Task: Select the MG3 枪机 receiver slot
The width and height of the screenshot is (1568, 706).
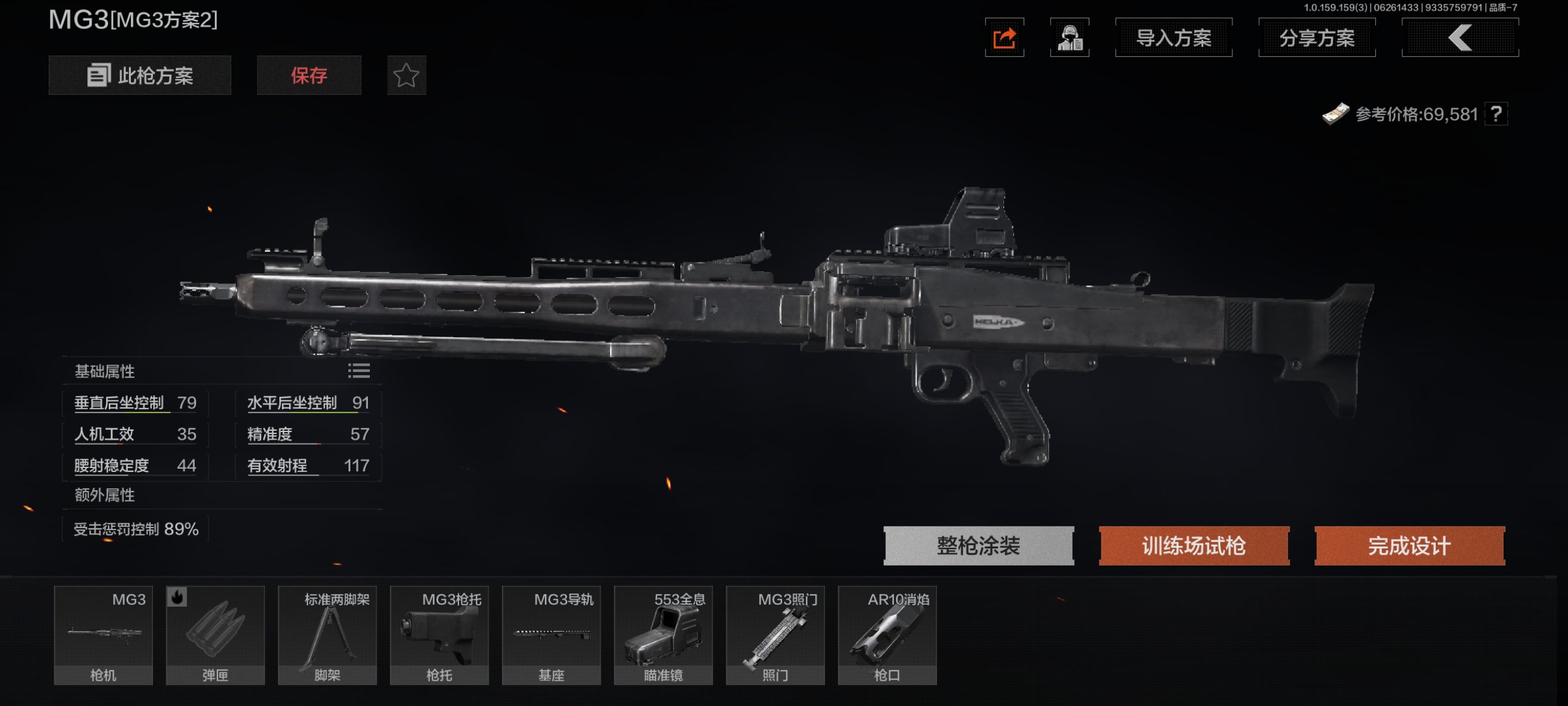Action: [104, 635]
